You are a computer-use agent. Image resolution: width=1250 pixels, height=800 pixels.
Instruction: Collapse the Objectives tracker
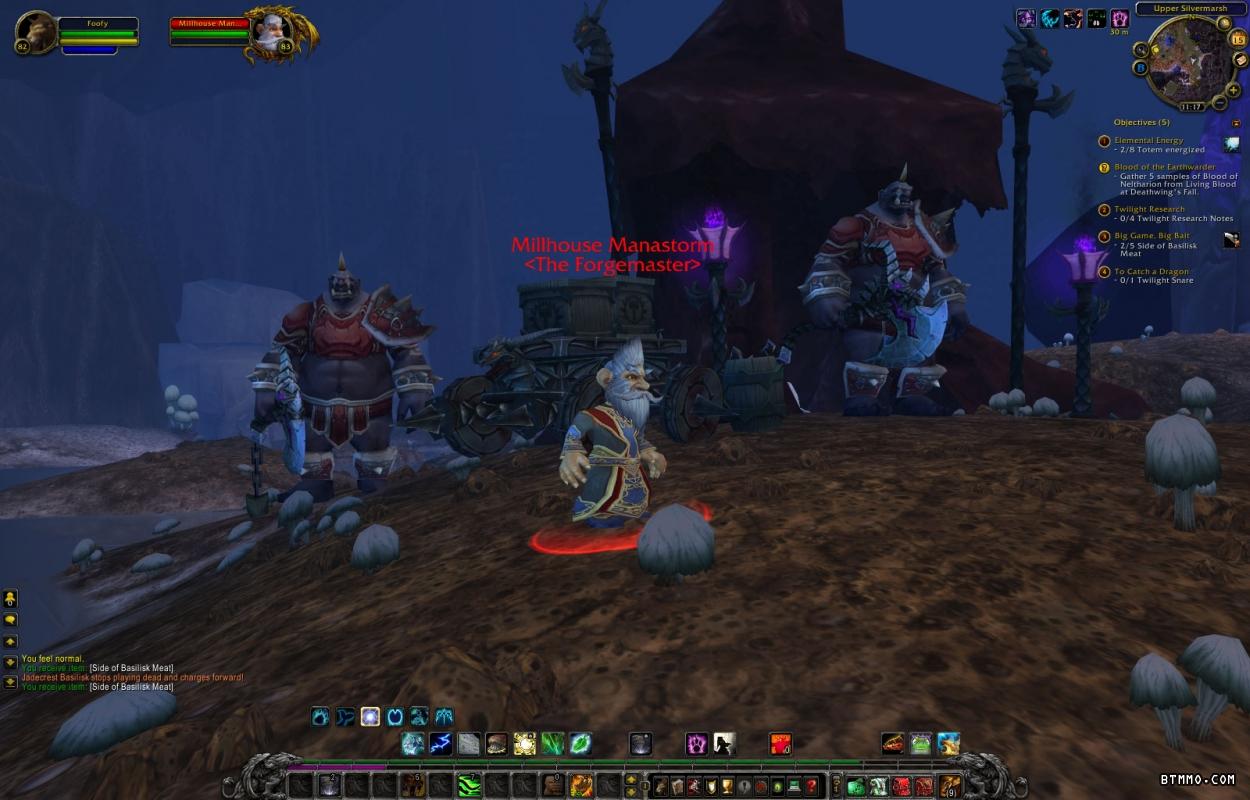(x=1236, y=123)
